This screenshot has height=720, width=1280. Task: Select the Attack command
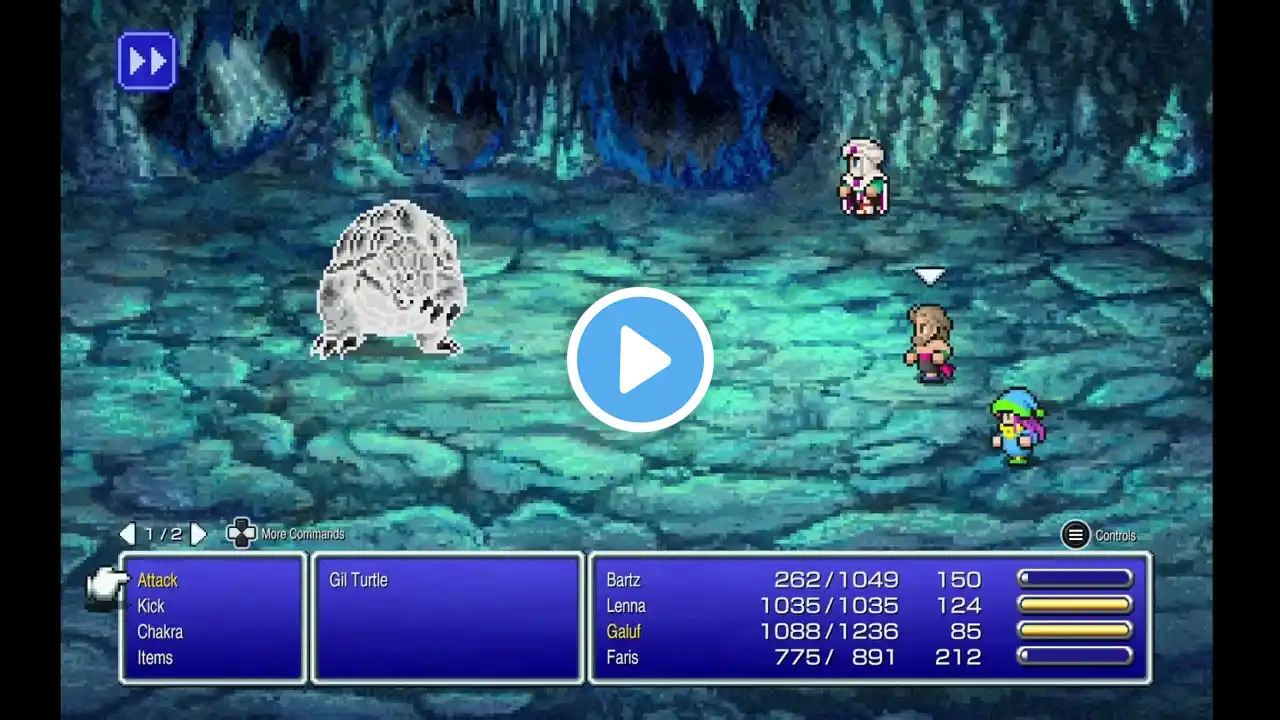click(x=158, y=580)
